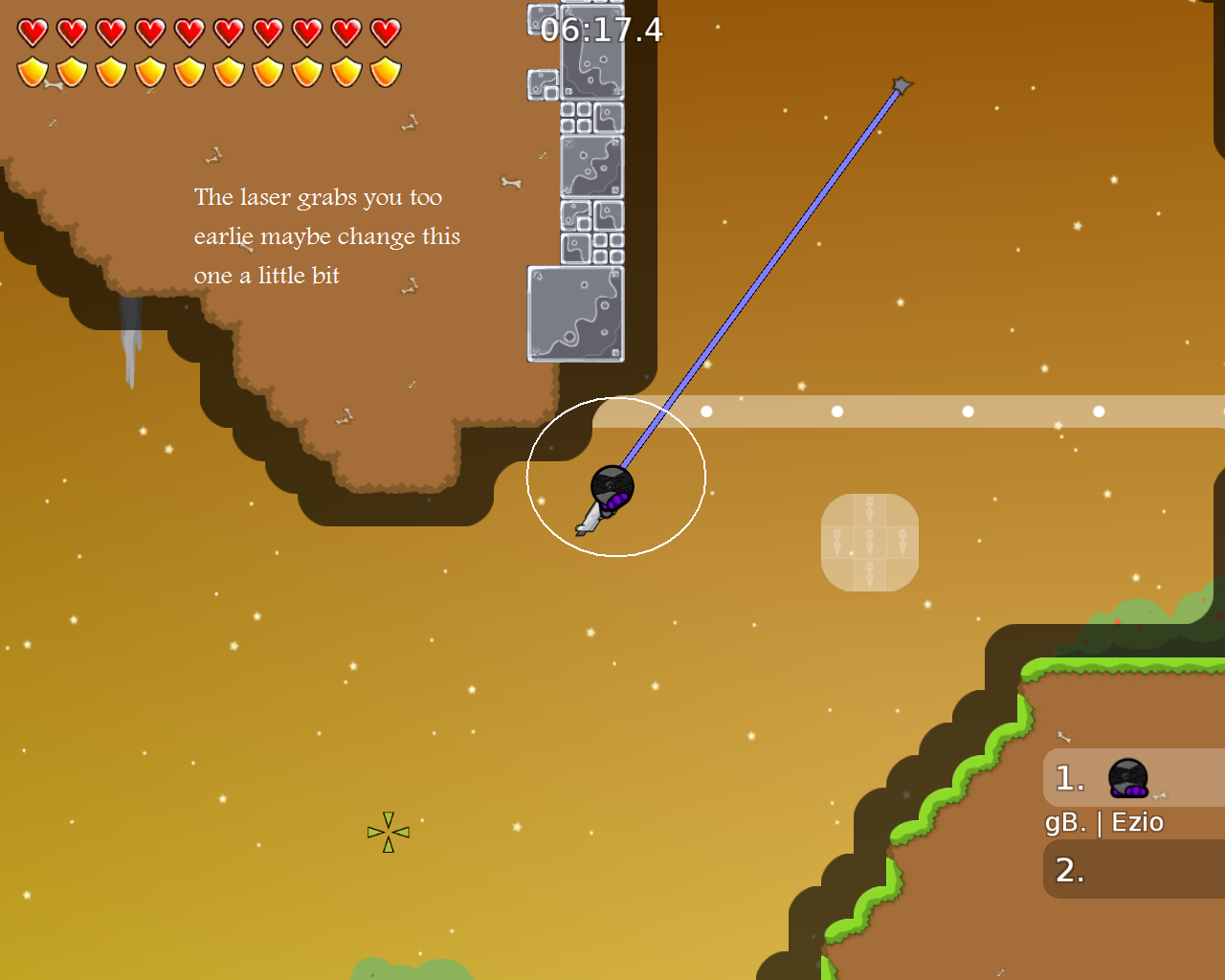The image size is (1225, 980).
Task: Click the small stone tile left of the timer
Action: tap(538, 21)
